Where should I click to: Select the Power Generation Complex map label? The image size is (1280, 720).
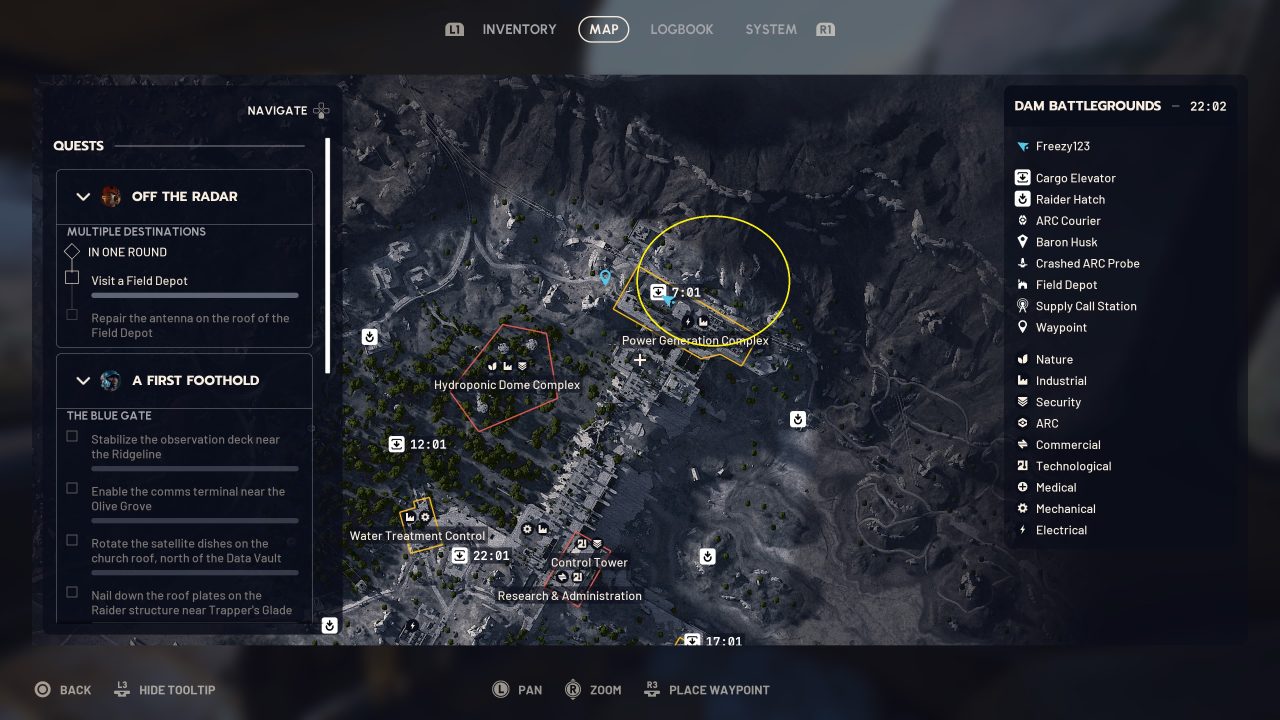[695, 341]
